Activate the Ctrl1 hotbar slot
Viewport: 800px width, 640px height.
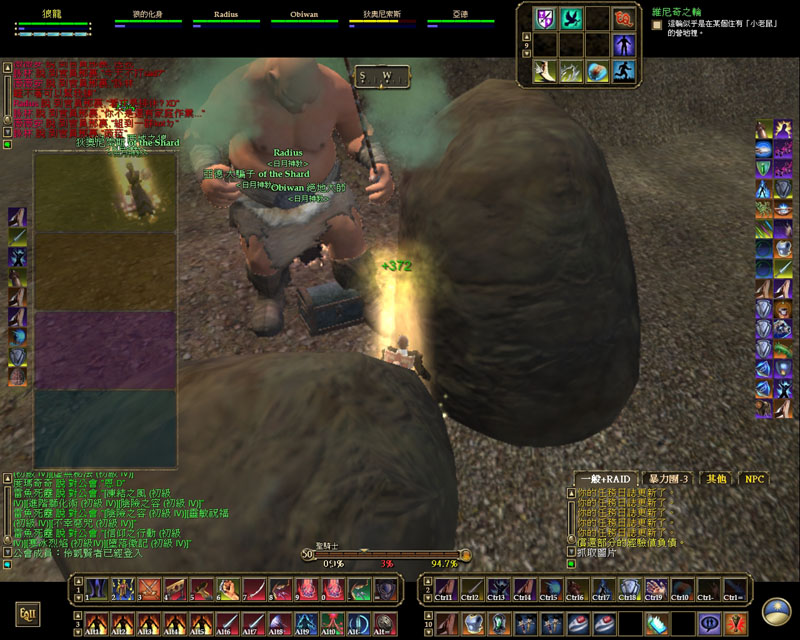[x=444, y=589]
